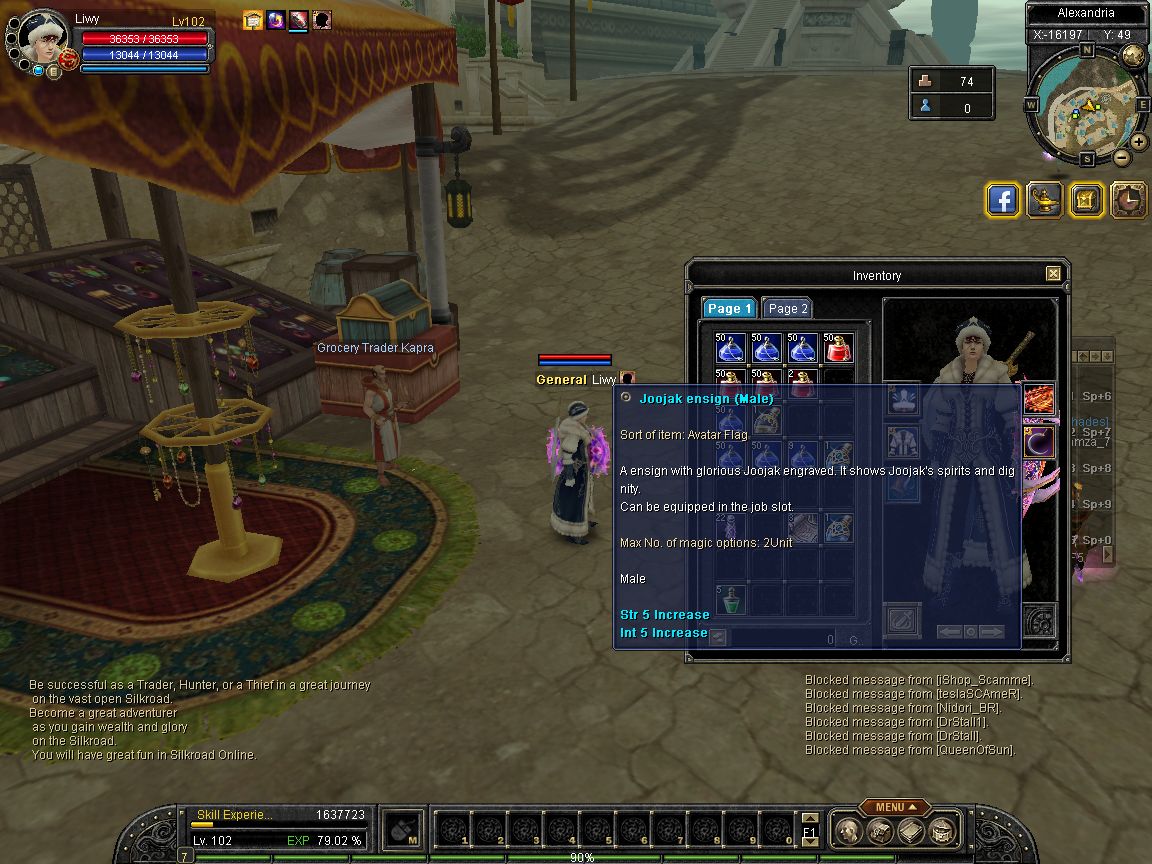Click the clock icon button
The image size is (1152, 864).
coord(1129,200)
